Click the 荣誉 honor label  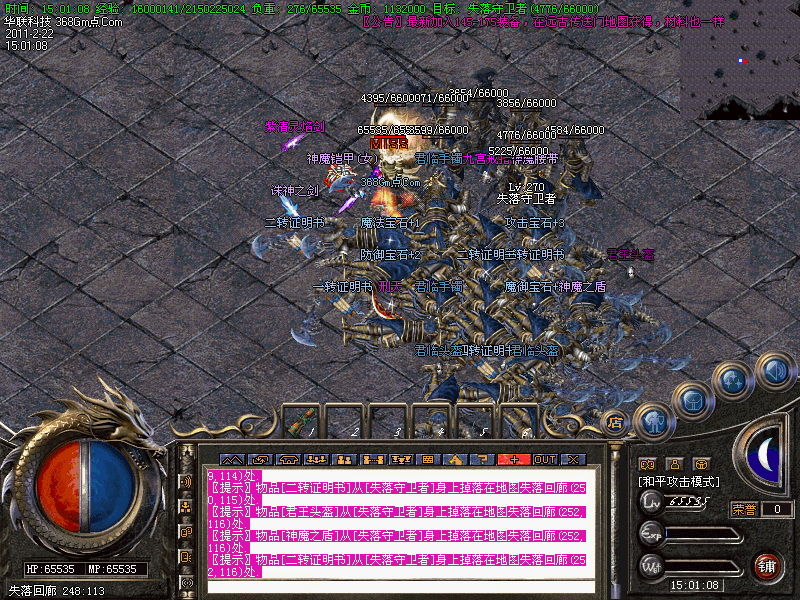[x=743, y=509]
